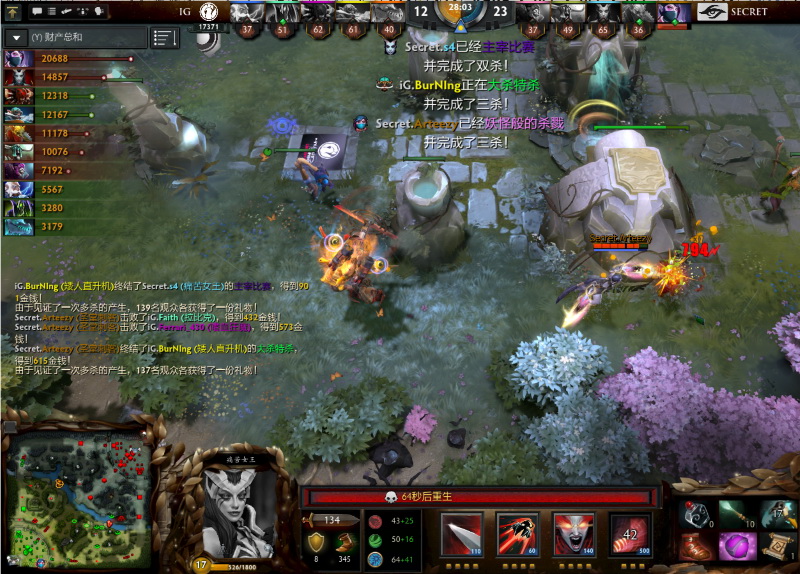Activate the Scream of Pain ability
Viewport: 800px width, 574px height.
[574, 534]
